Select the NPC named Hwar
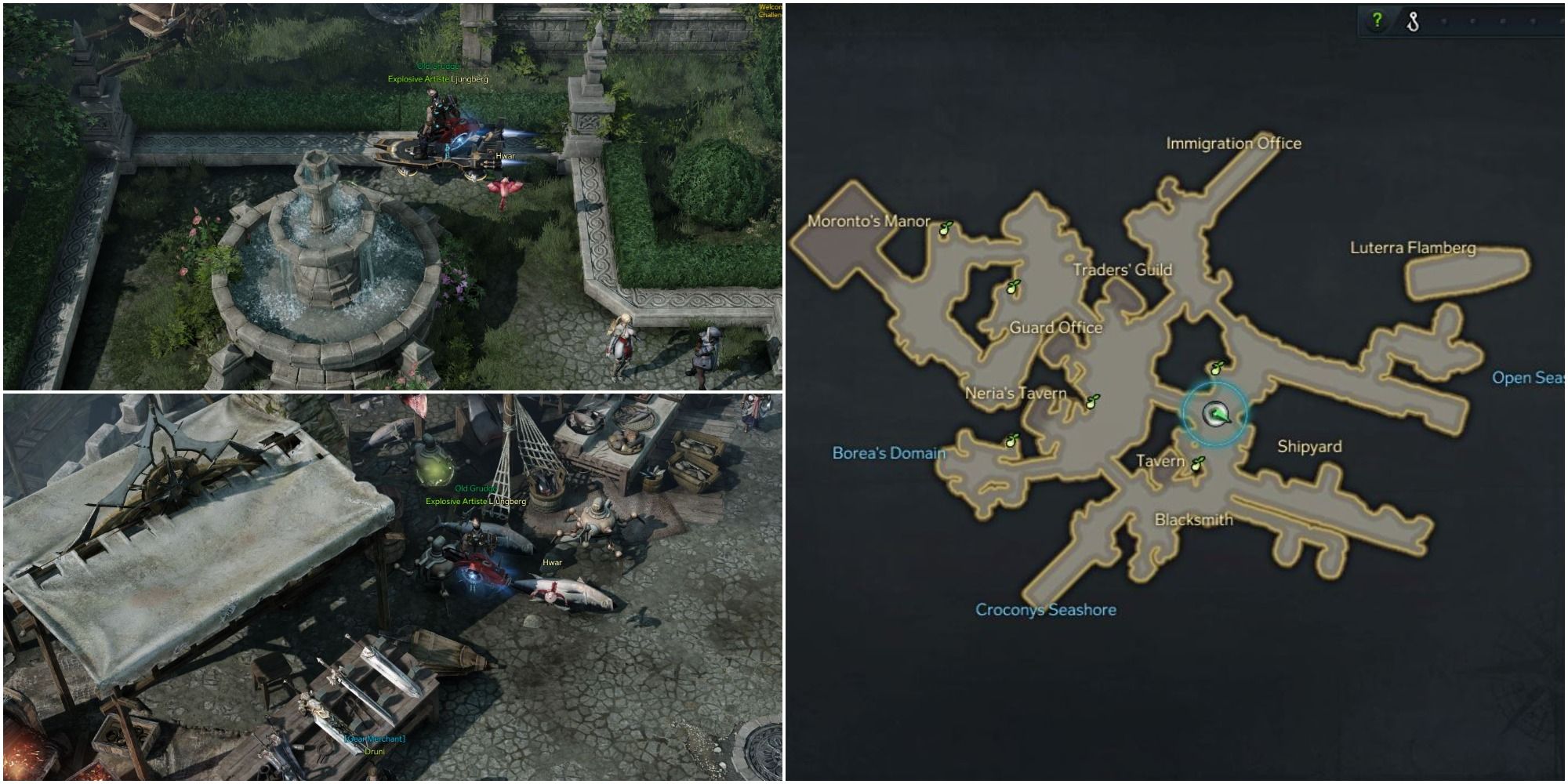 click(x=505, y=155)
